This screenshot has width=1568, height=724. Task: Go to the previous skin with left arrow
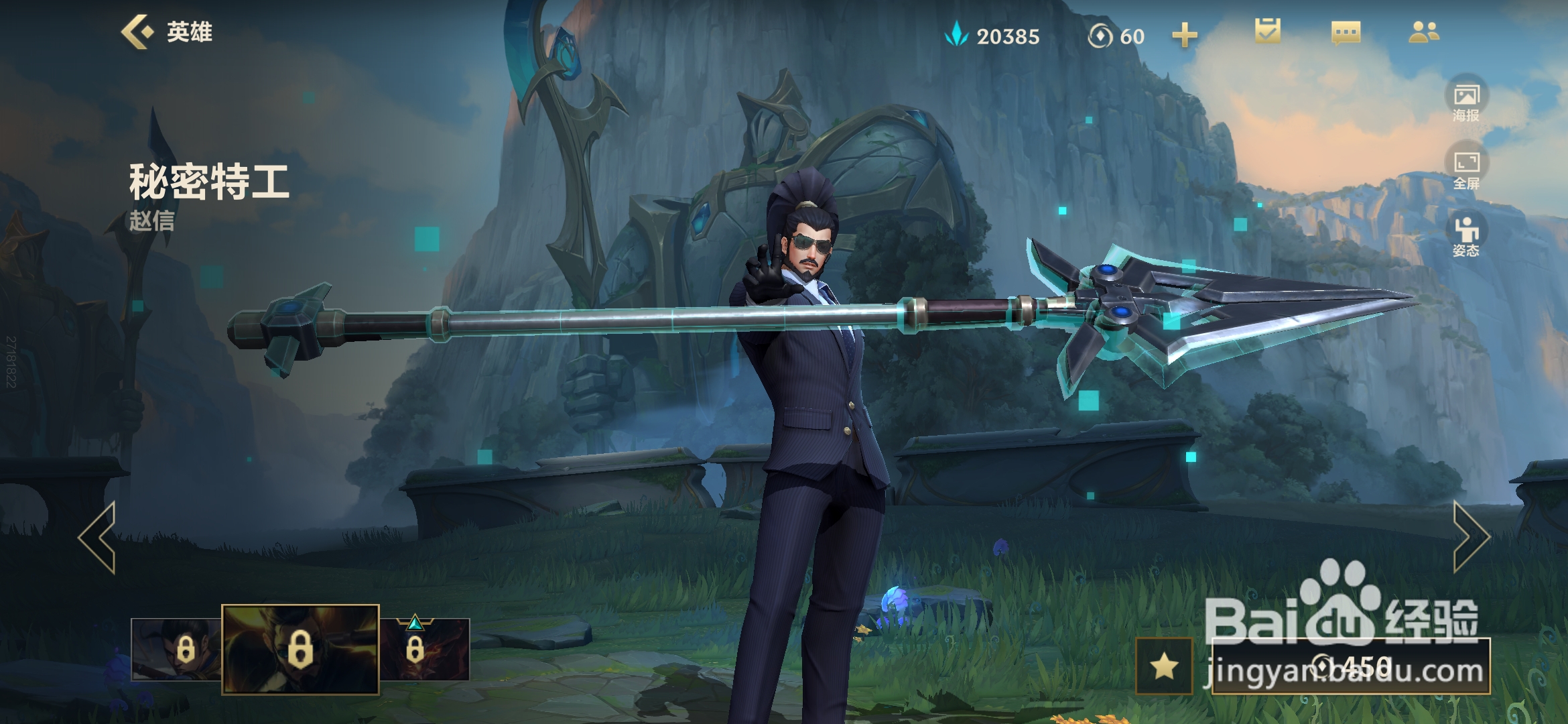(x=99, y=537)
